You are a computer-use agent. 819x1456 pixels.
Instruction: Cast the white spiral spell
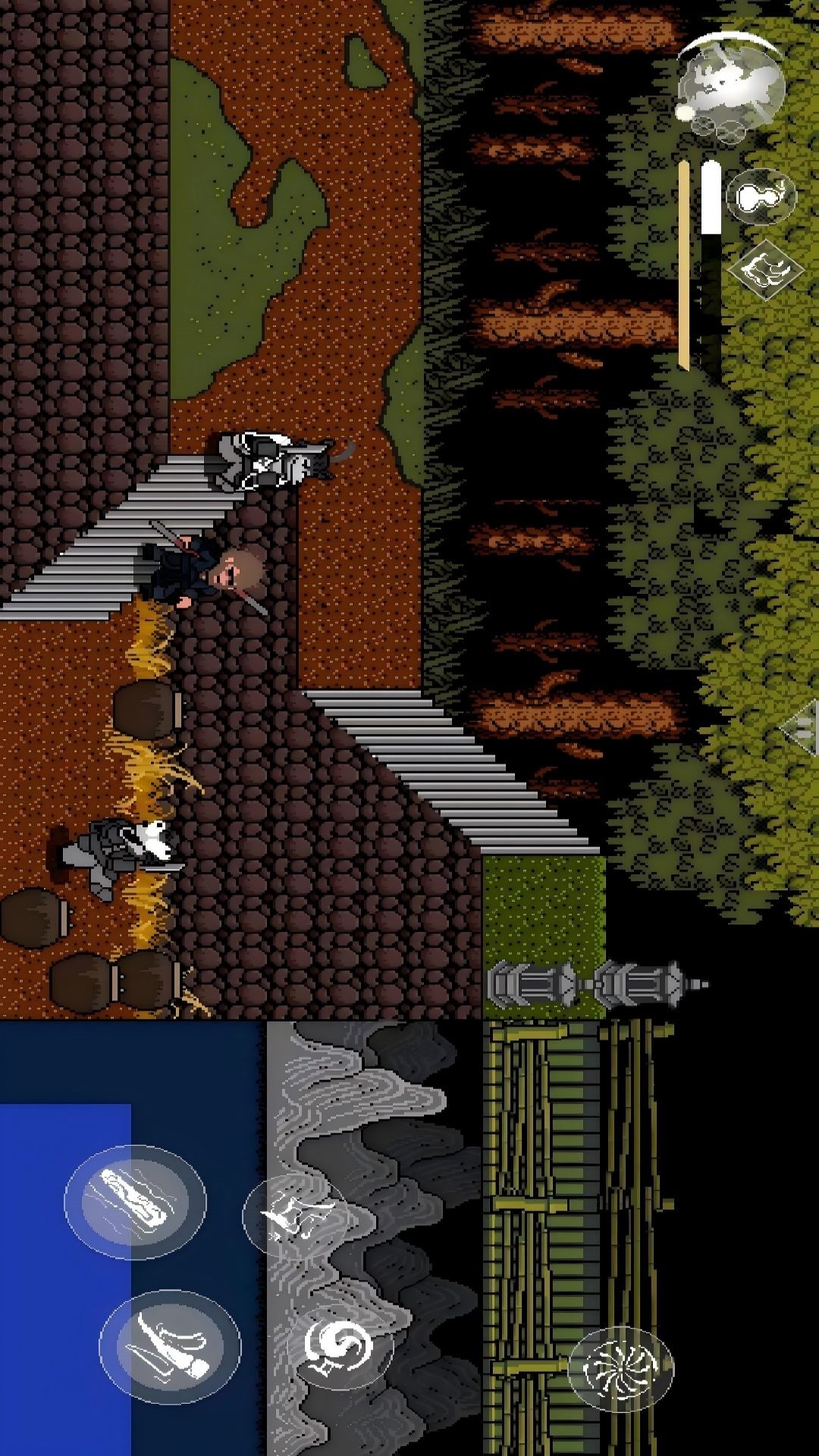coord(339,1348)
